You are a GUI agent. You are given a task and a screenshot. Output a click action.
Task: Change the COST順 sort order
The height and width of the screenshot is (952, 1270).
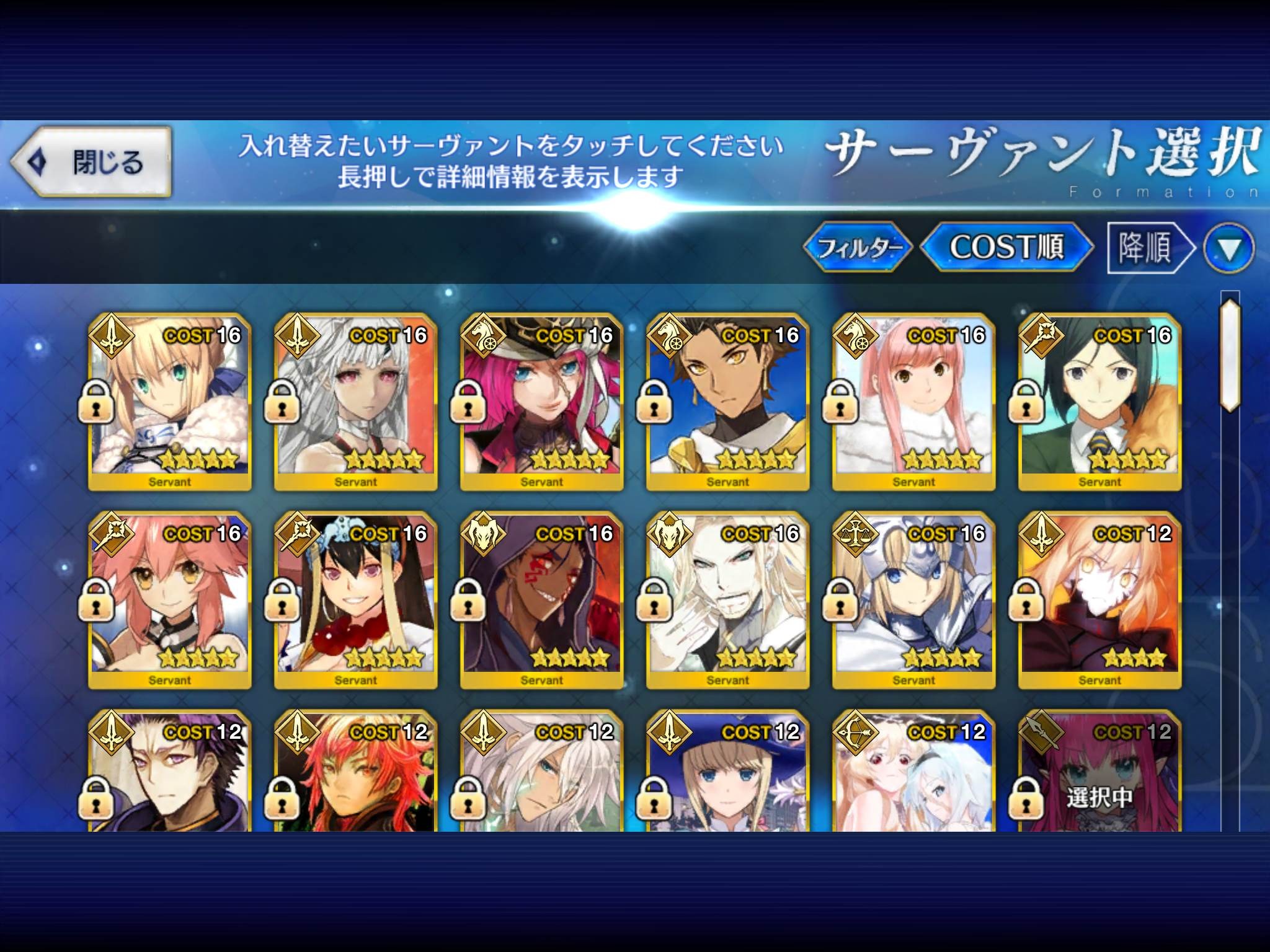click(1006, 247)
